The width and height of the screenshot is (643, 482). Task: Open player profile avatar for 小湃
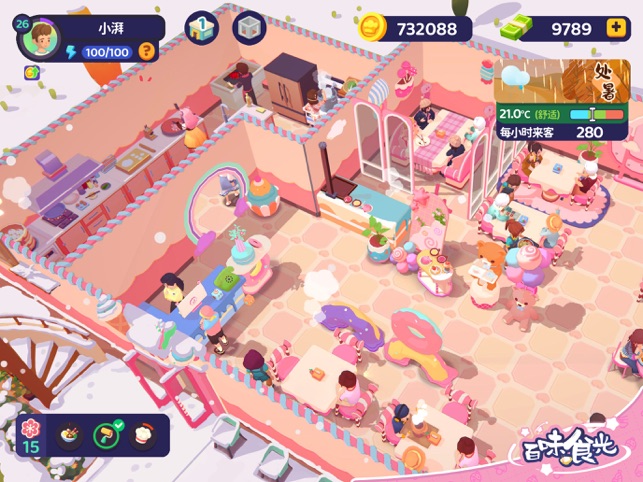pos(39,40)
